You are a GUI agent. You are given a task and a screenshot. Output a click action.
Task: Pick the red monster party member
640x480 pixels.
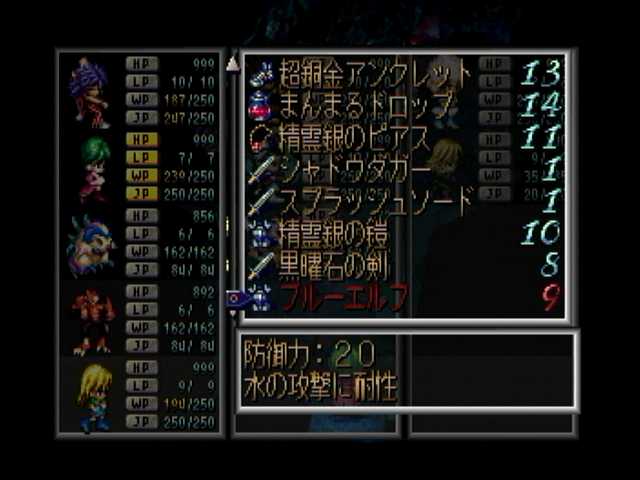[x=90, y=321]
